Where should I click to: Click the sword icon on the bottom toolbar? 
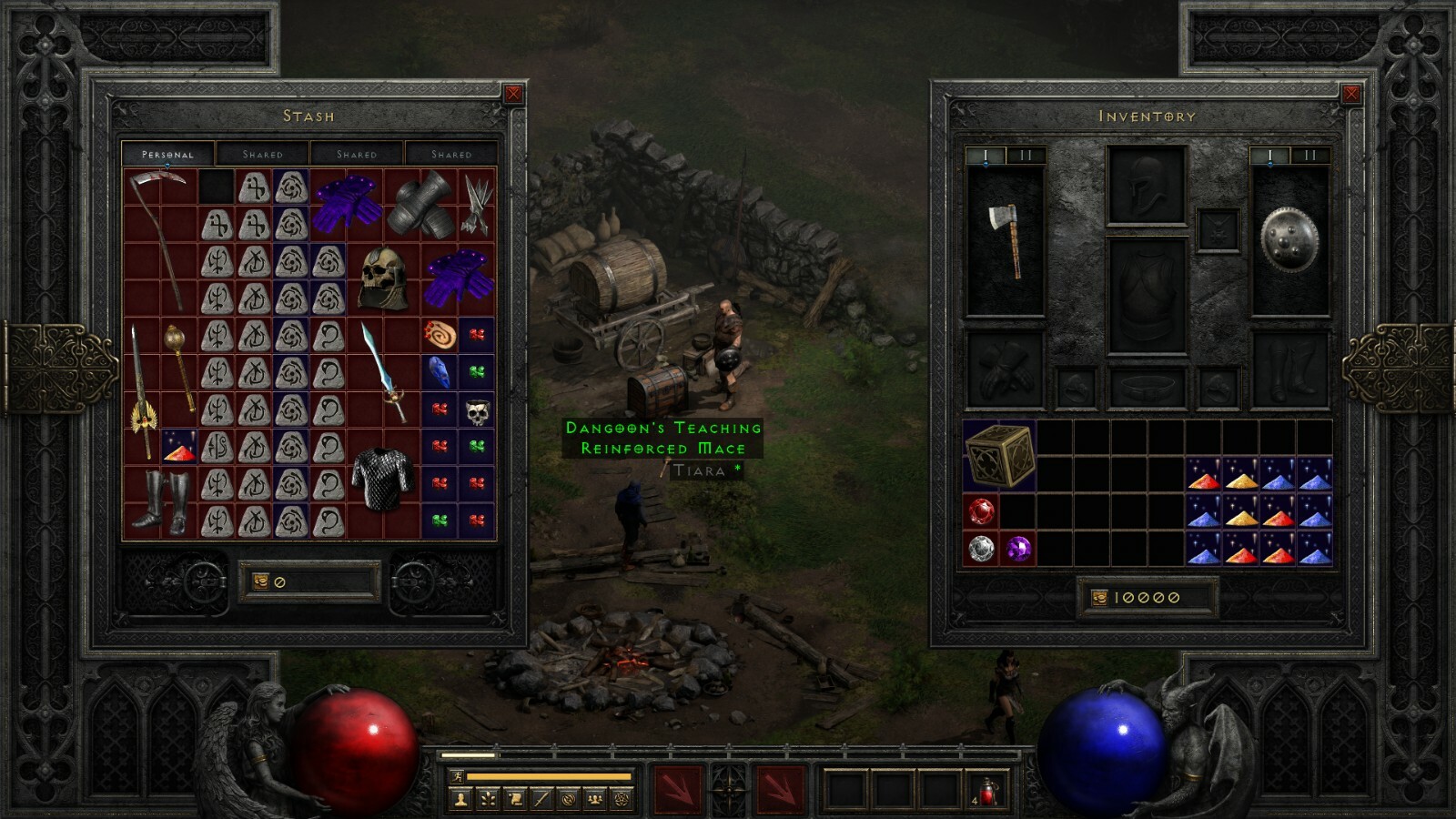pos(541,799)
